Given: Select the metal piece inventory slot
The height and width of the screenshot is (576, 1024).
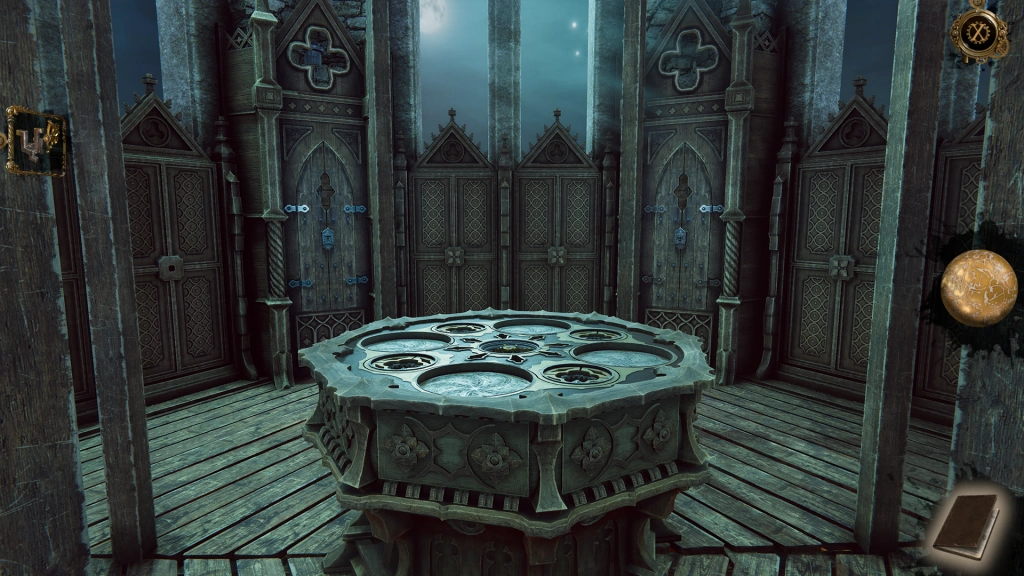Looking at the screenshot, I should 34,140.
